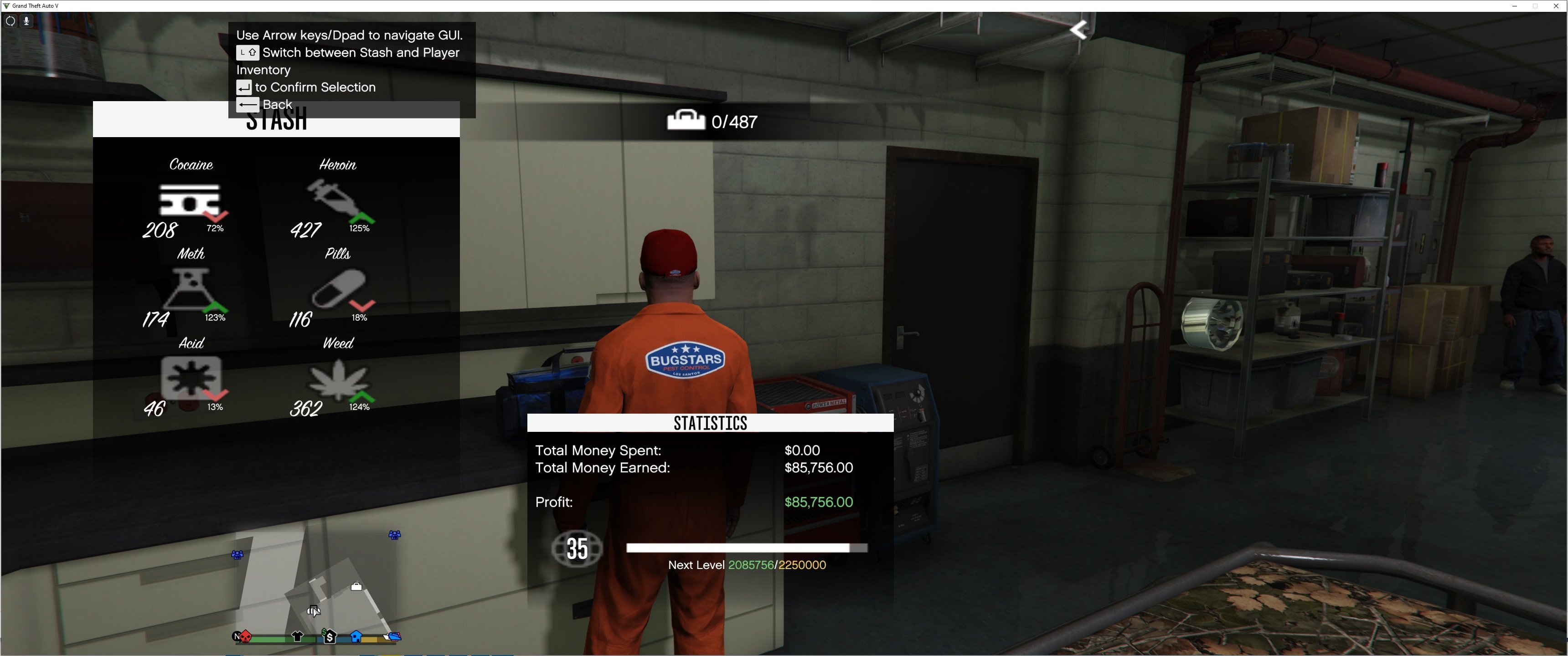Viewport: 1568px width, 656px height.
Task: Select the Weed leaf item
Action: pyautogui.click(x=338, y=380)
